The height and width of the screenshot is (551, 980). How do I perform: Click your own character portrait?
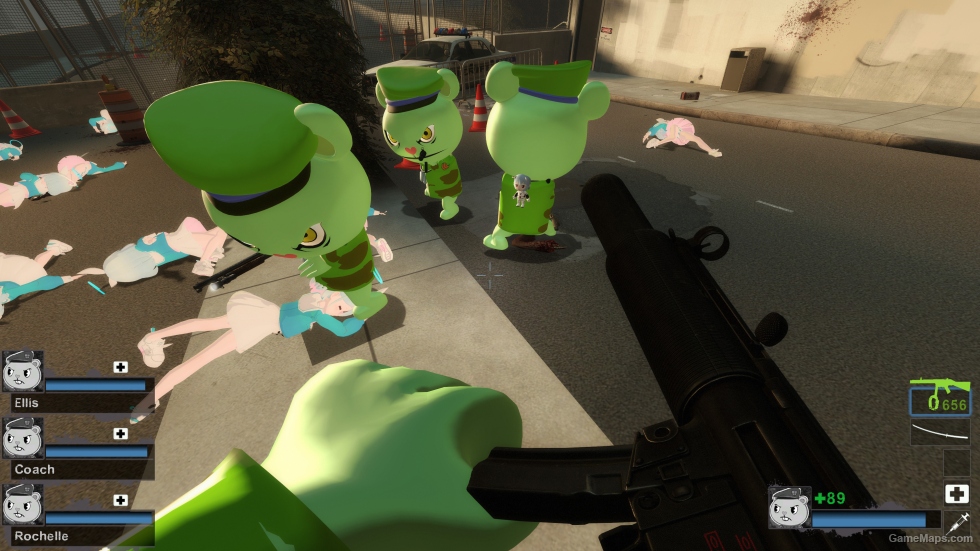click(788, 507)
